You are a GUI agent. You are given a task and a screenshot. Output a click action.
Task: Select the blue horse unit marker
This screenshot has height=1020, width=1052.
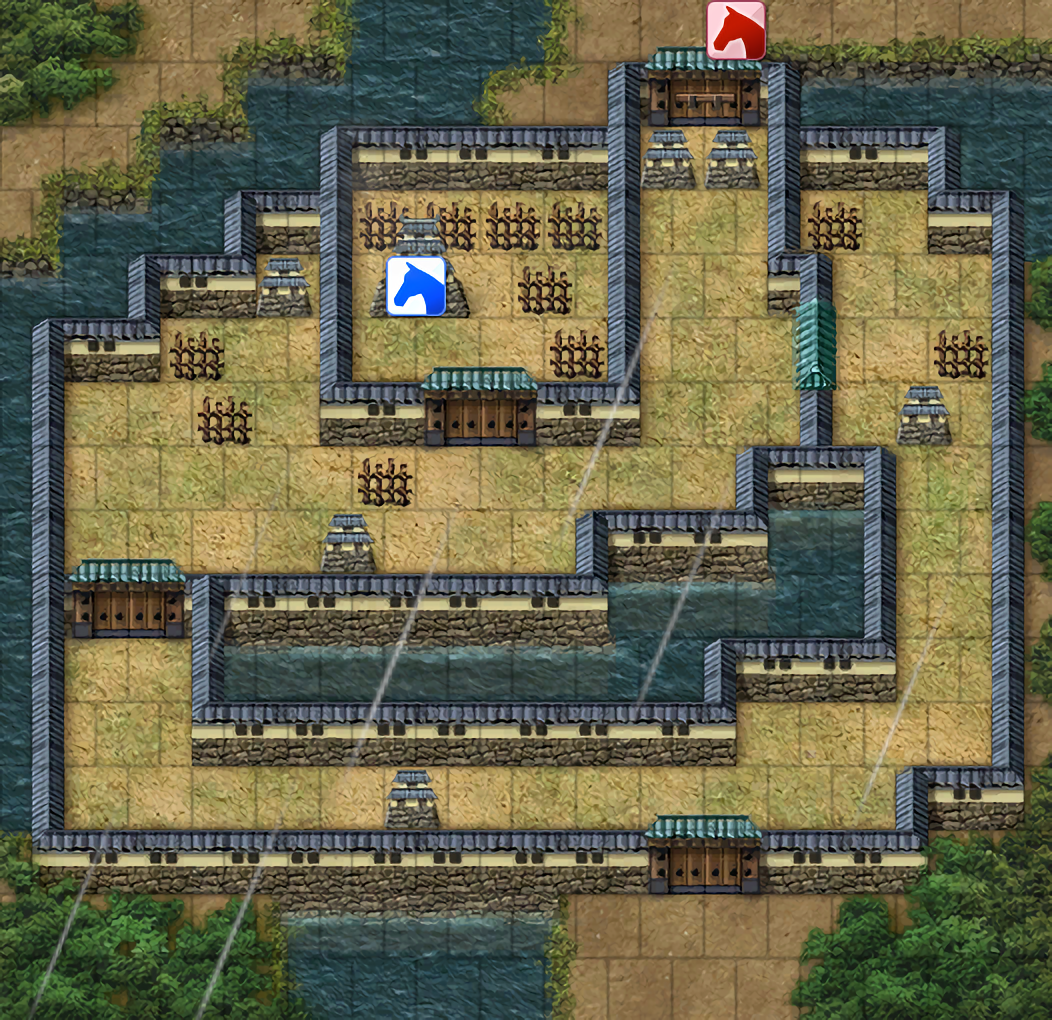coord(416,286)
